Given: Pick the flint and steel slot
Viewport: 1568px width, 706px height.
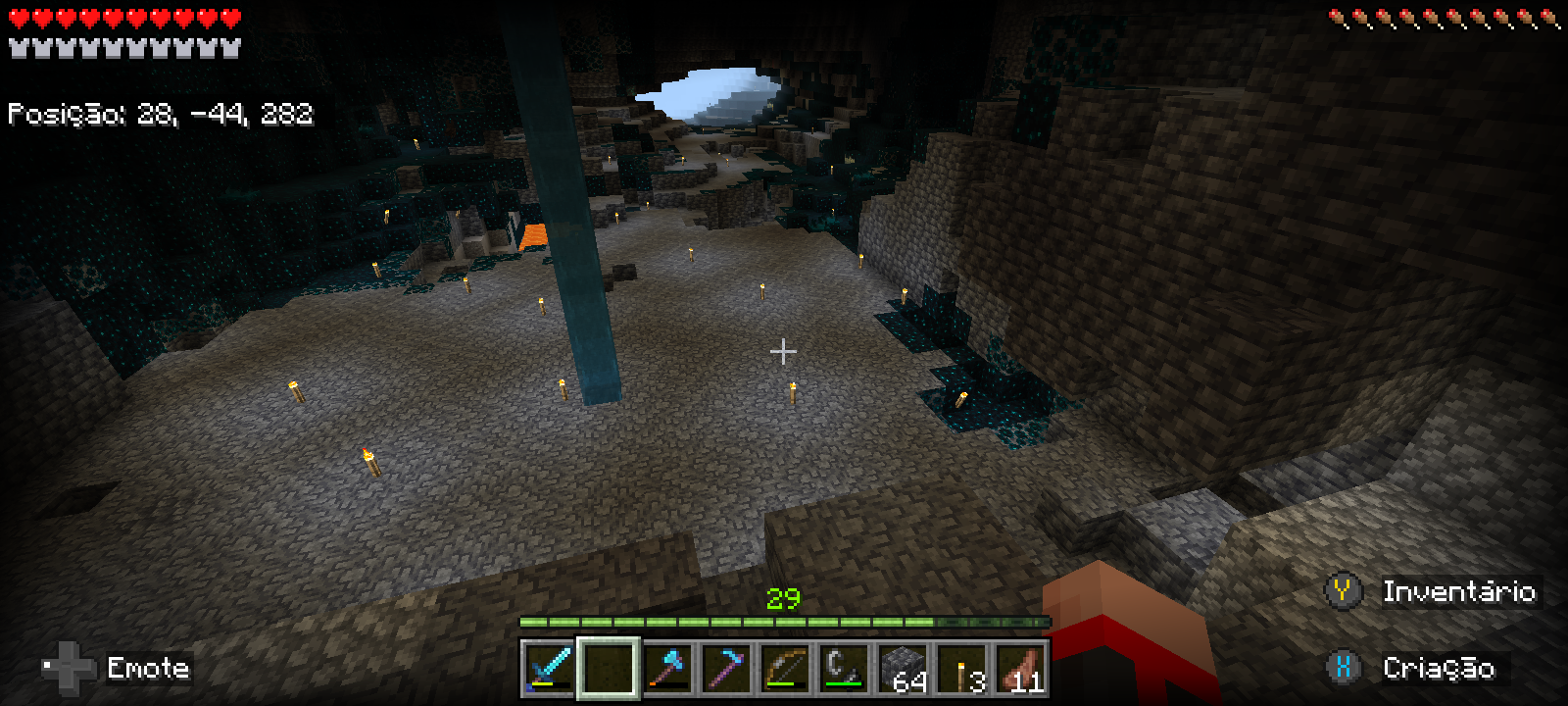Looking at the screenshot, I should click(844, 669).
